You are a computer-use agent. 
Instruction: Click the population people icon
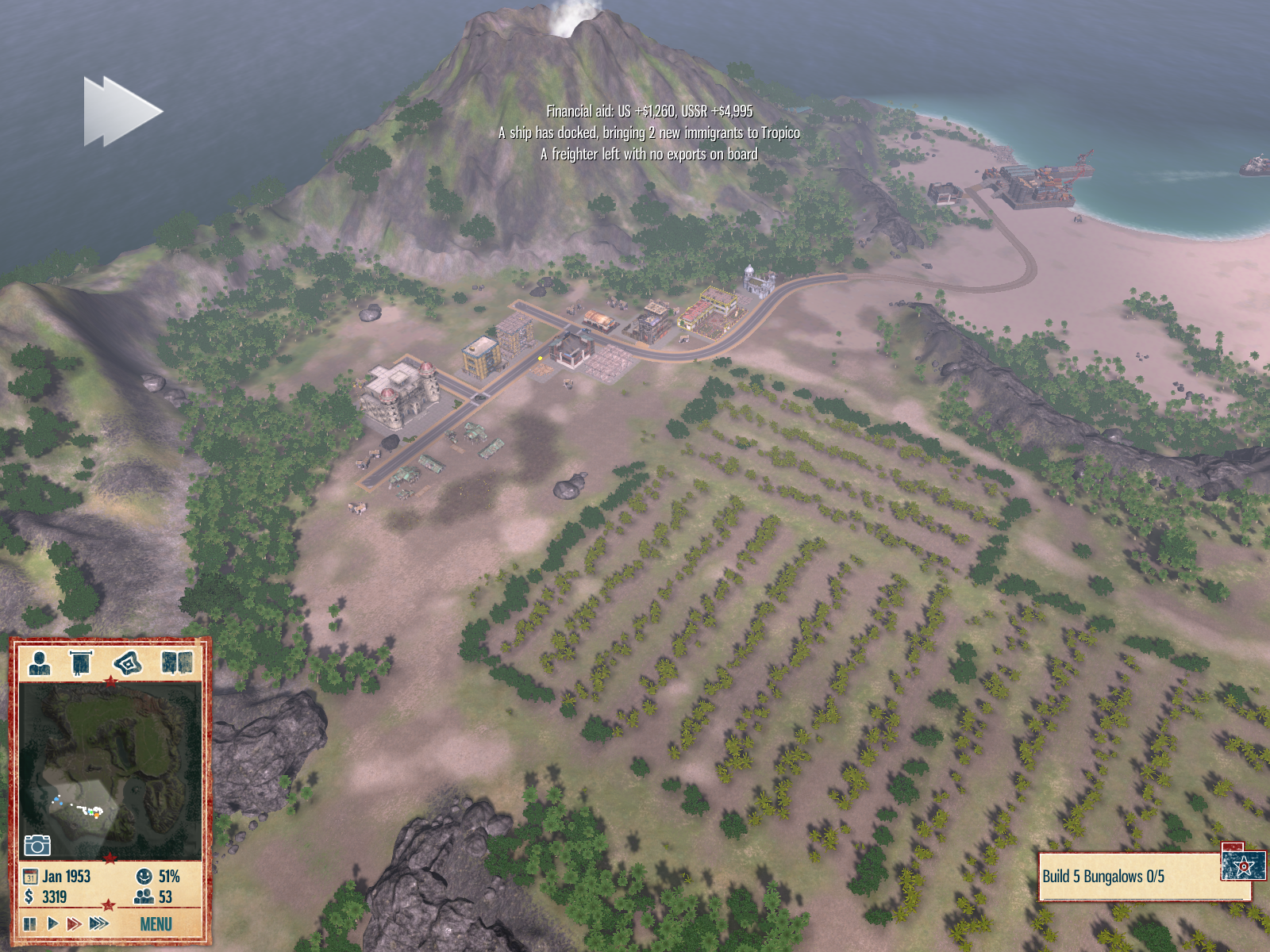point(144,896)
